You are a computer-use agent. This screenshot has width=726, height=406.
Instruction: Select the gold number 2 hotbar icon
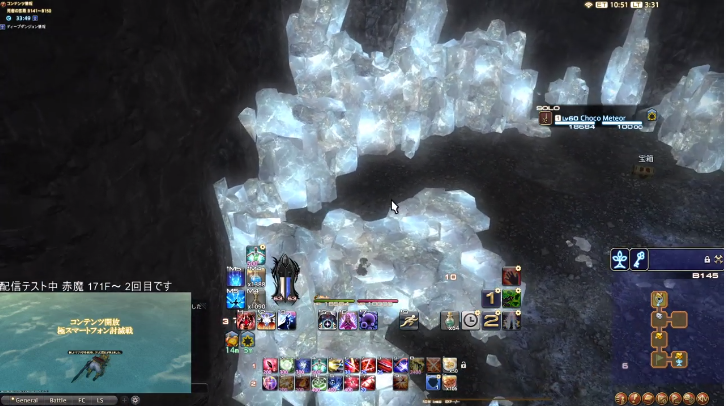point(491,320)
